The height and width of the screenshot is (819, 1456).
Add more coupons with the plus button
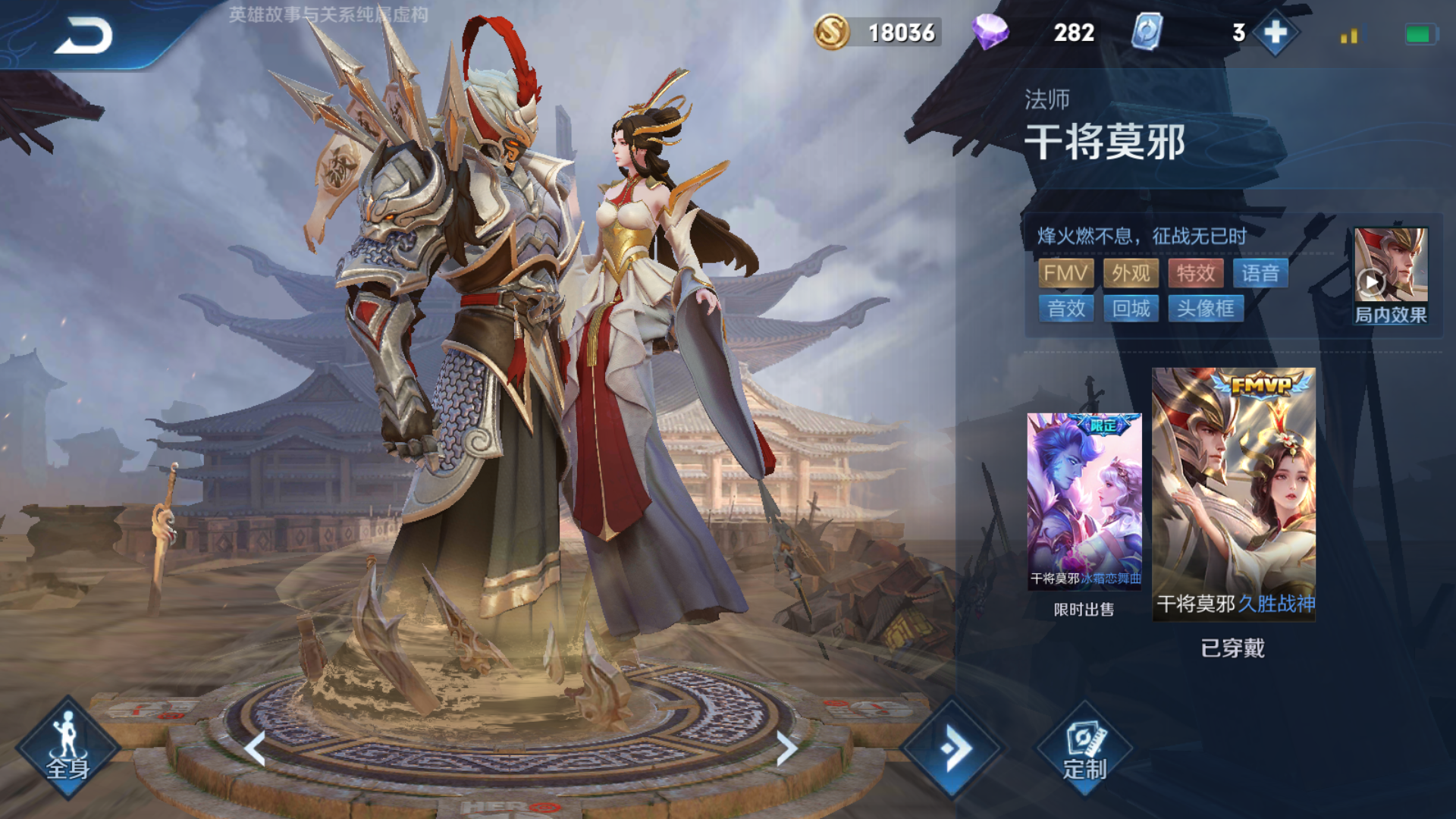tap(1276, 33)
